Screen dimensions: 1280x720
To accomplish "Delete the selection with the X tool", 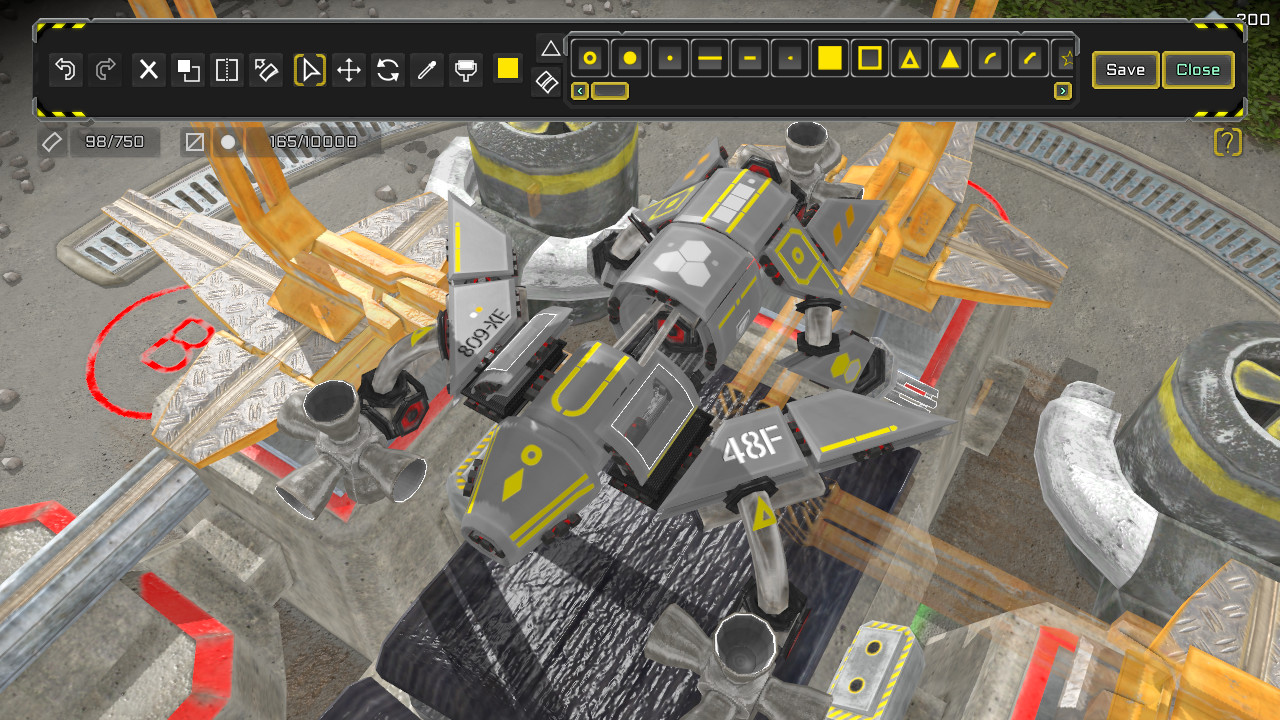I will 148,70.
